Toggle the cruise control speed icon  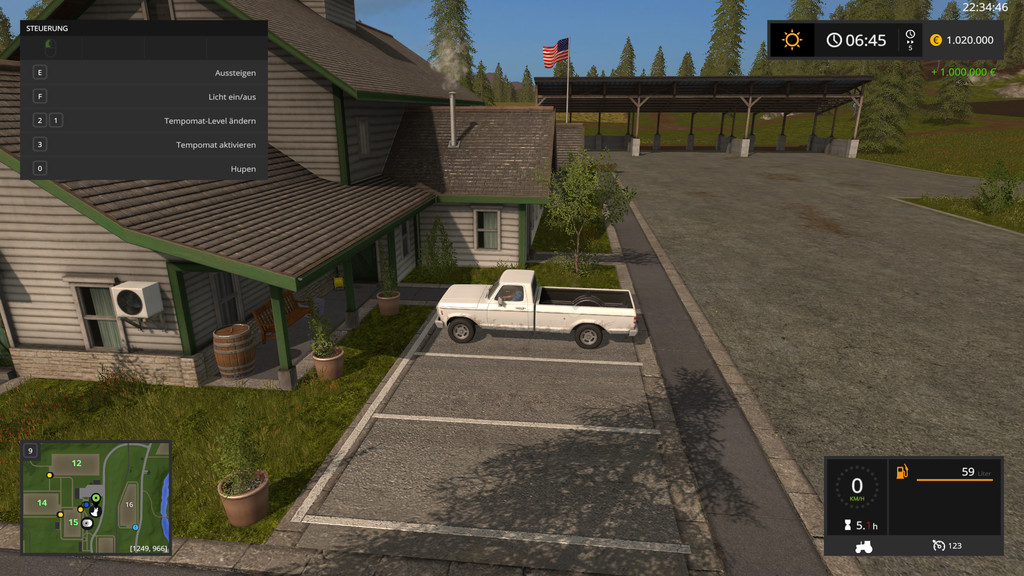coord(938,546)
